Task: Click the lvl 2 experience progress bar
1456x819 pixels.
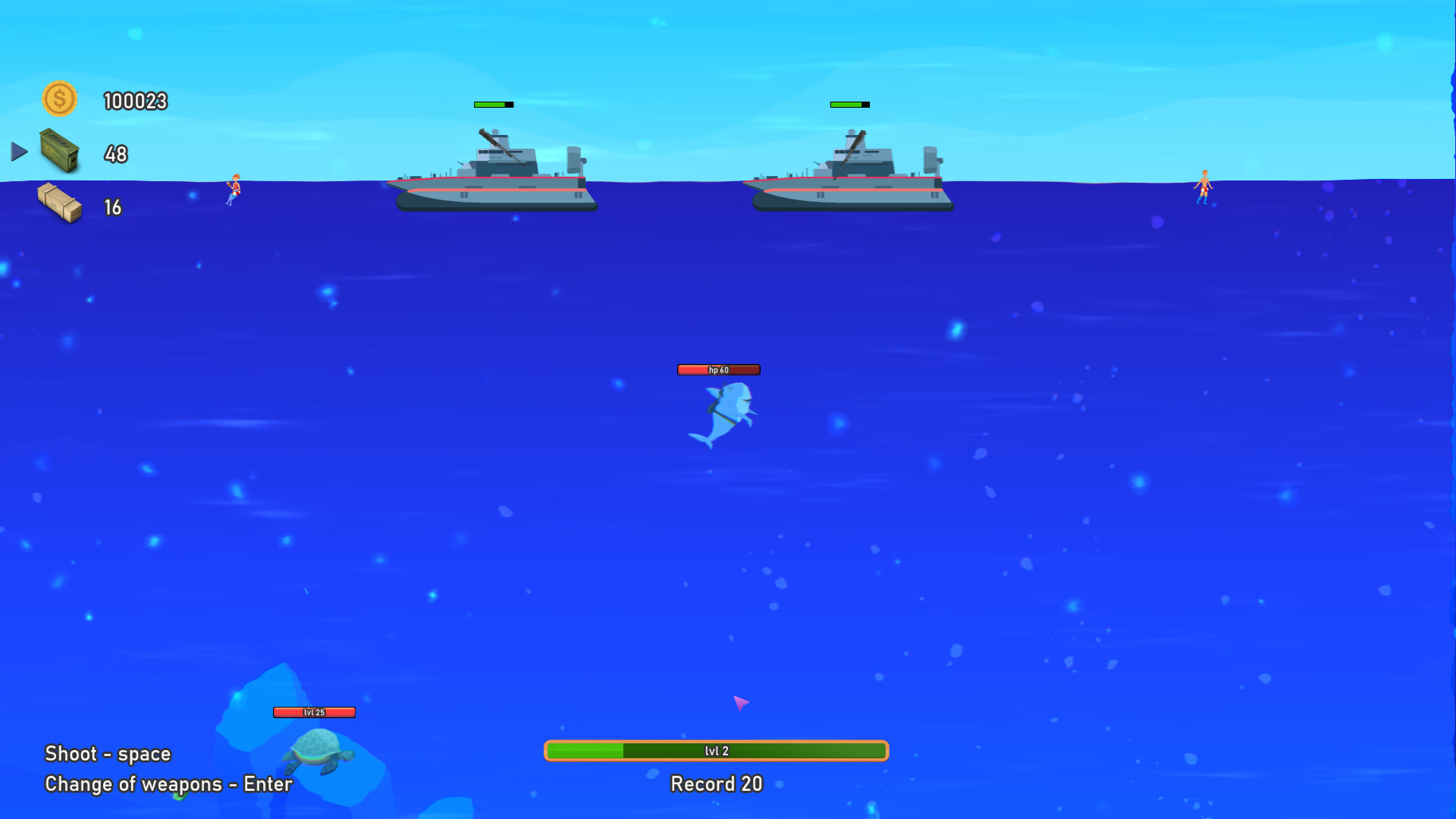Action: 716,751
